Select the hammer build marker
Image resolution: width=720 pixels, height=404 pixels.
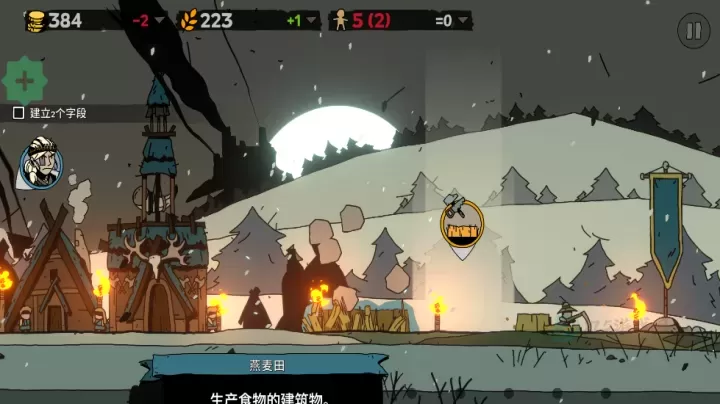(461, 225)
